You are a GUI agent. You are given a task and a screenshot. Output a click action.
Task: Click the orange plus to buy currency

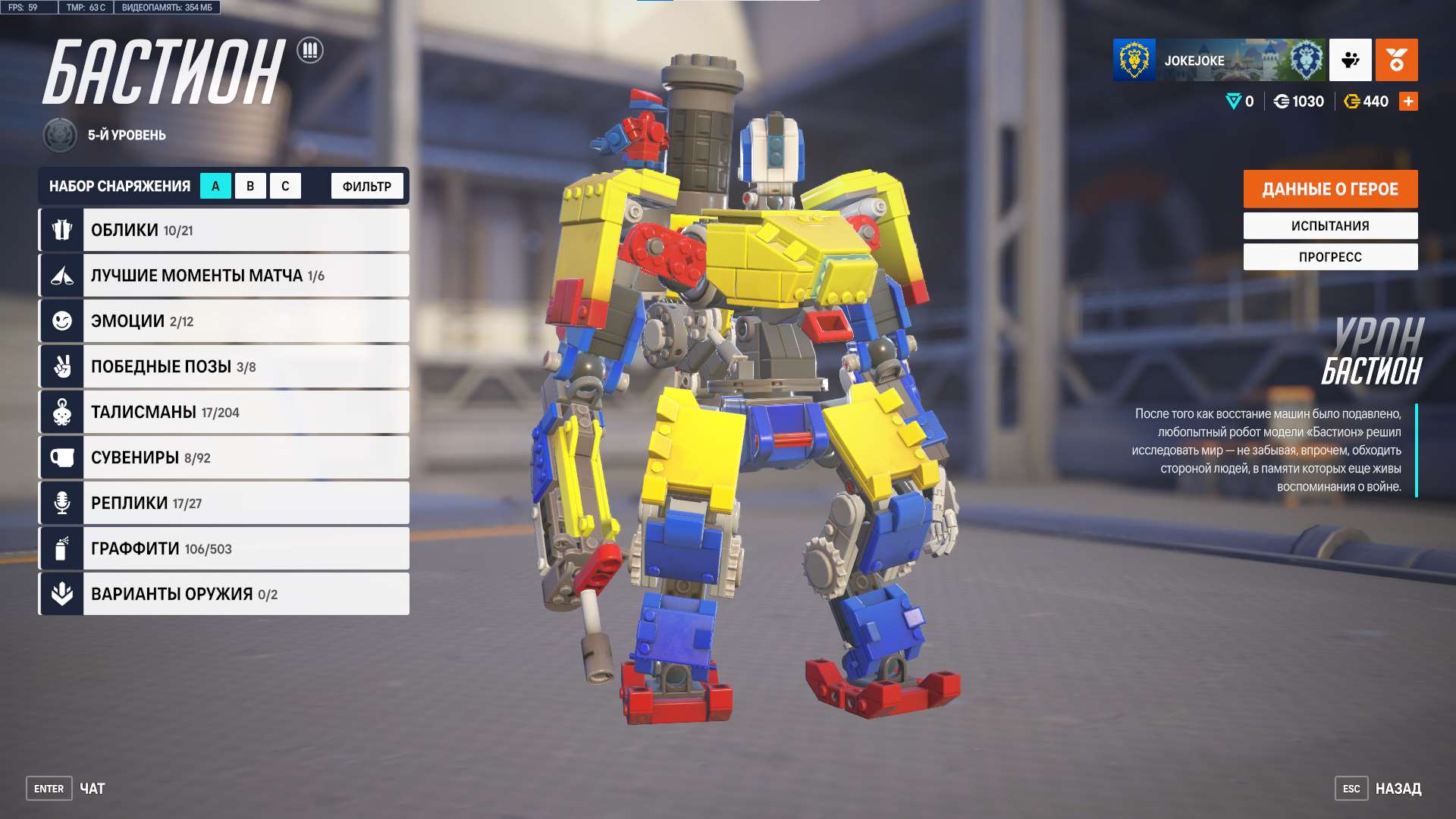tap(1408, 100)
